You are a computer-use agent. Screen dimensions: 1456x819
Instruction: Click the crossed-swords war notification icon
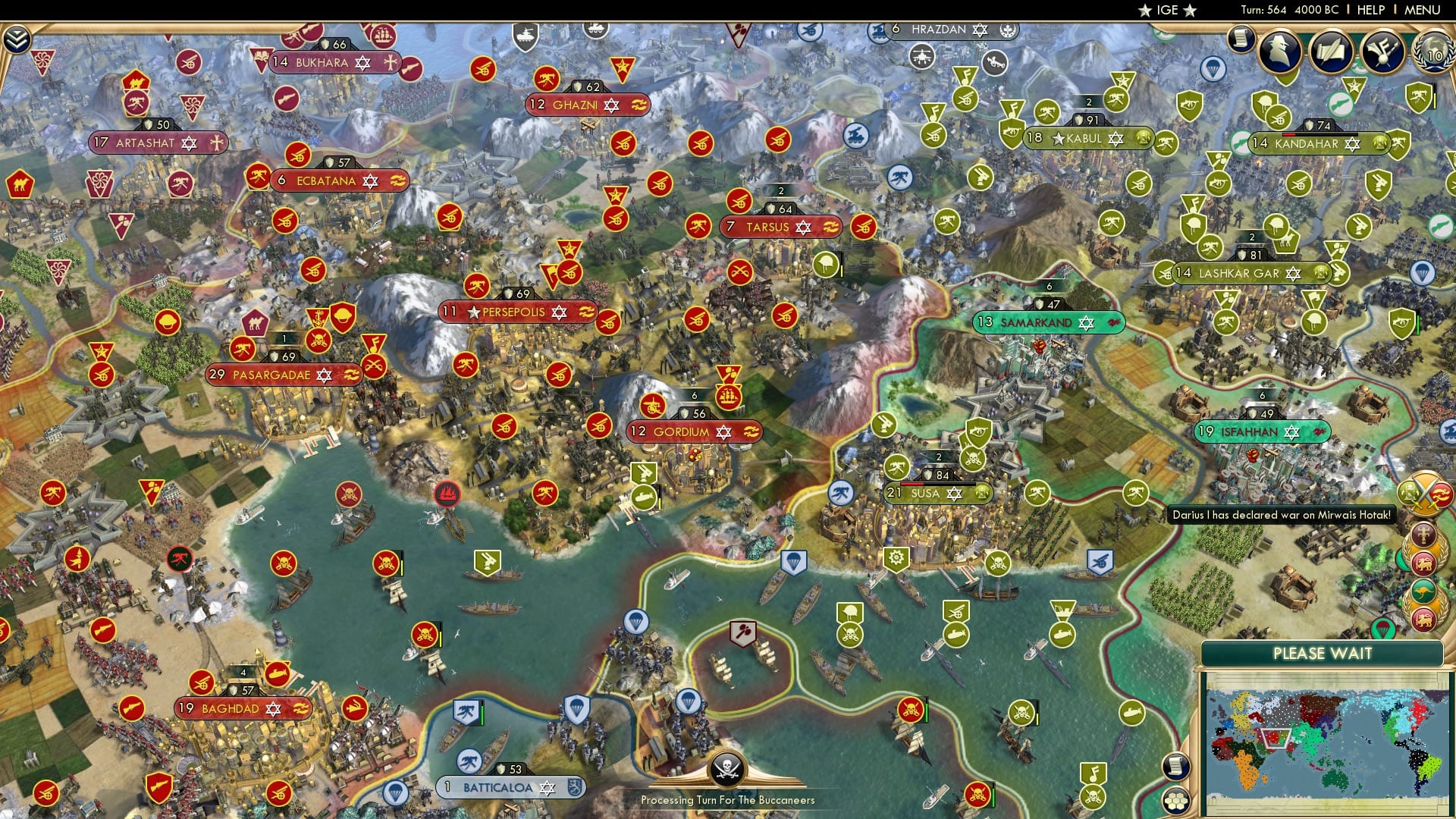click(x=1426, y=495)
